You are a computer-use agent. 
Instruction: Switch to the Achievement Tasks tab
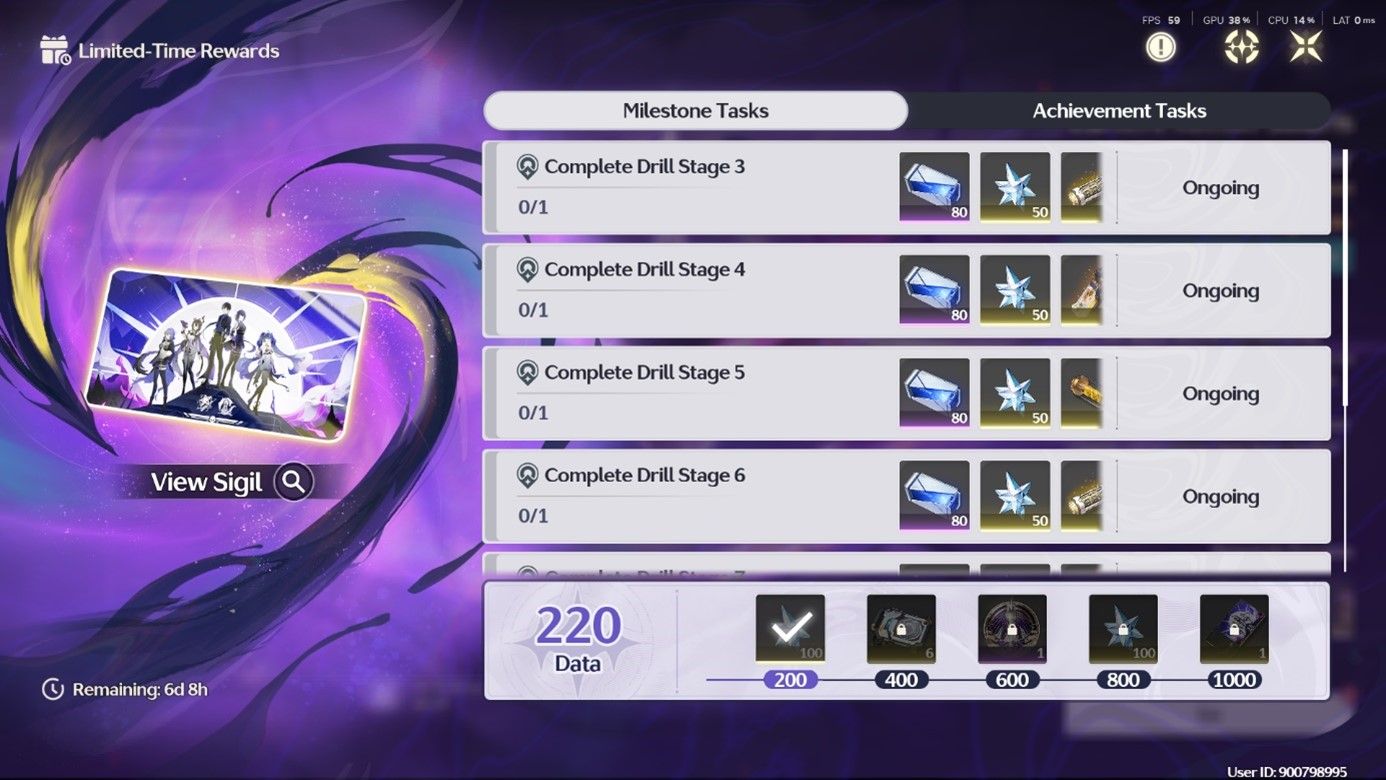1119,110
